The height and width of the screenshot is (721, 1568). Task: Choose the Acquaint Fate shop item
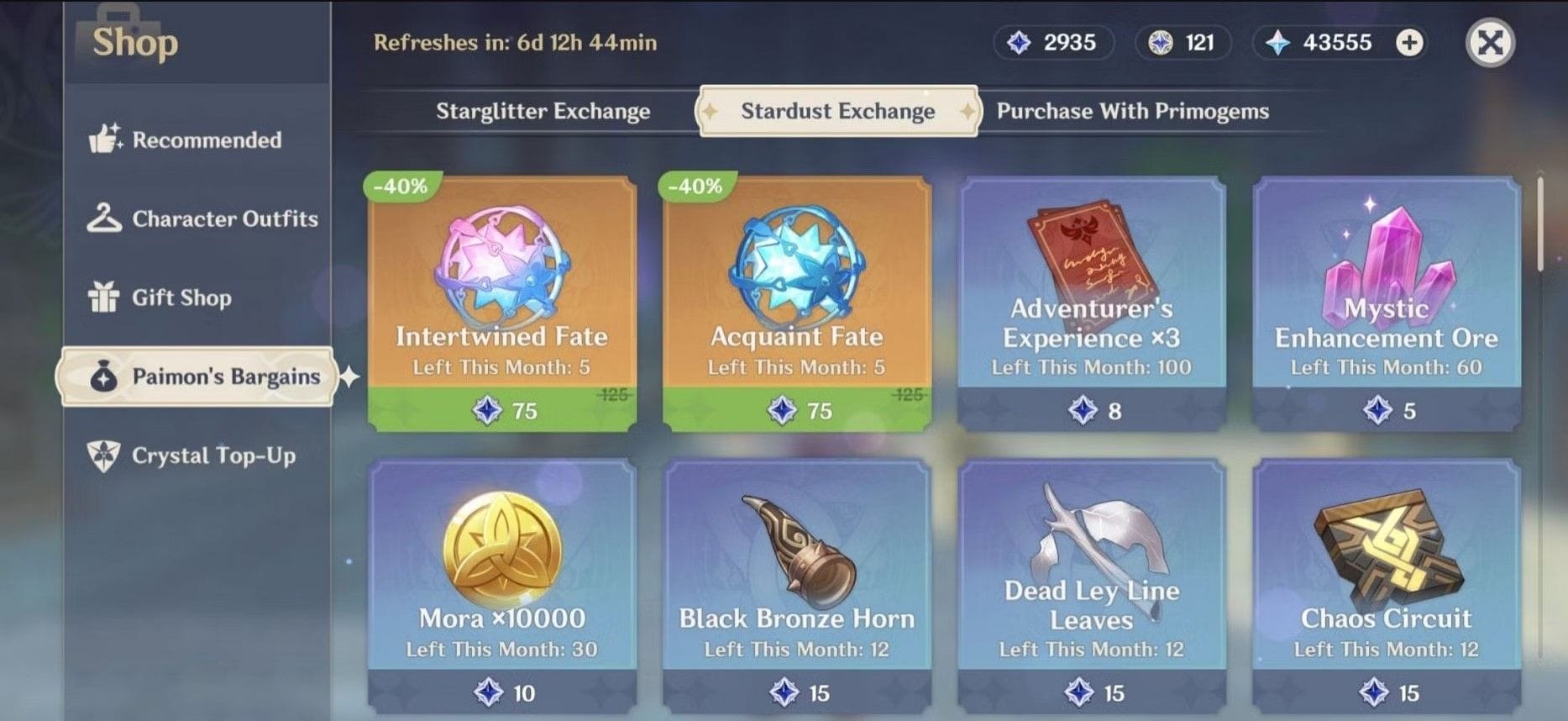(x=796, y=303)
